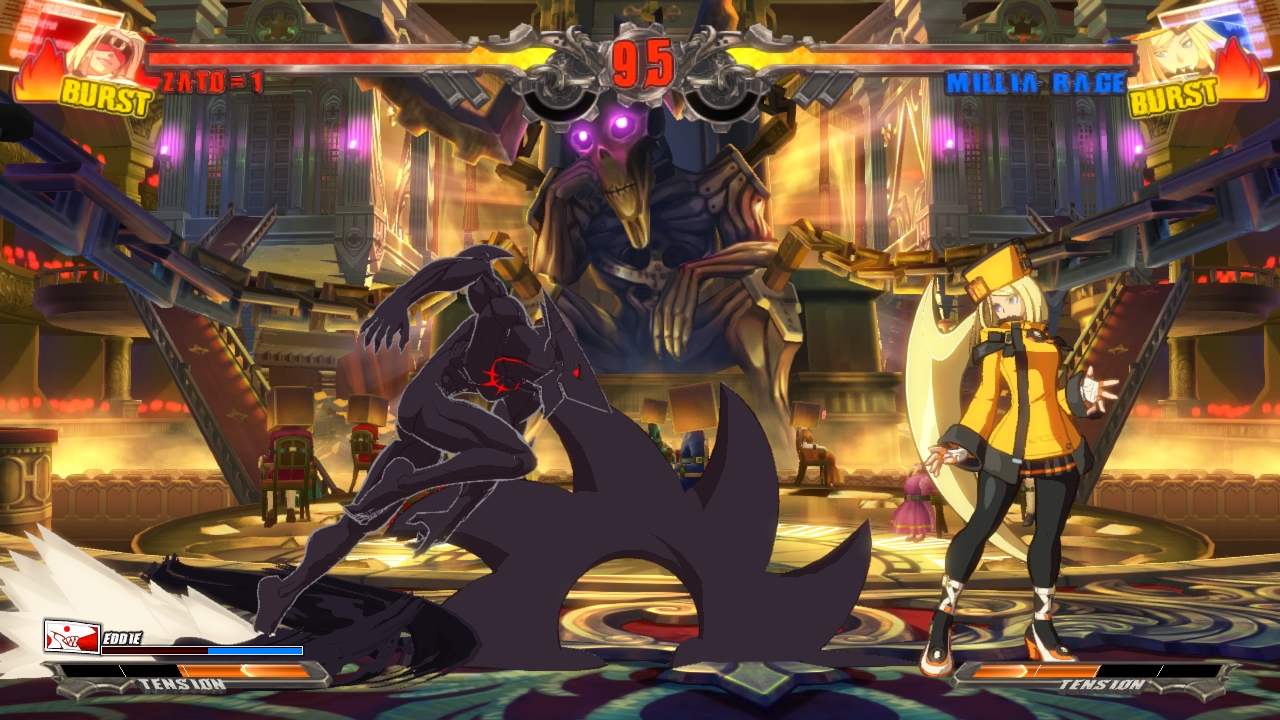Select the Eddie summon icon
Screen dimensions: 1280x720
point(72,637)
